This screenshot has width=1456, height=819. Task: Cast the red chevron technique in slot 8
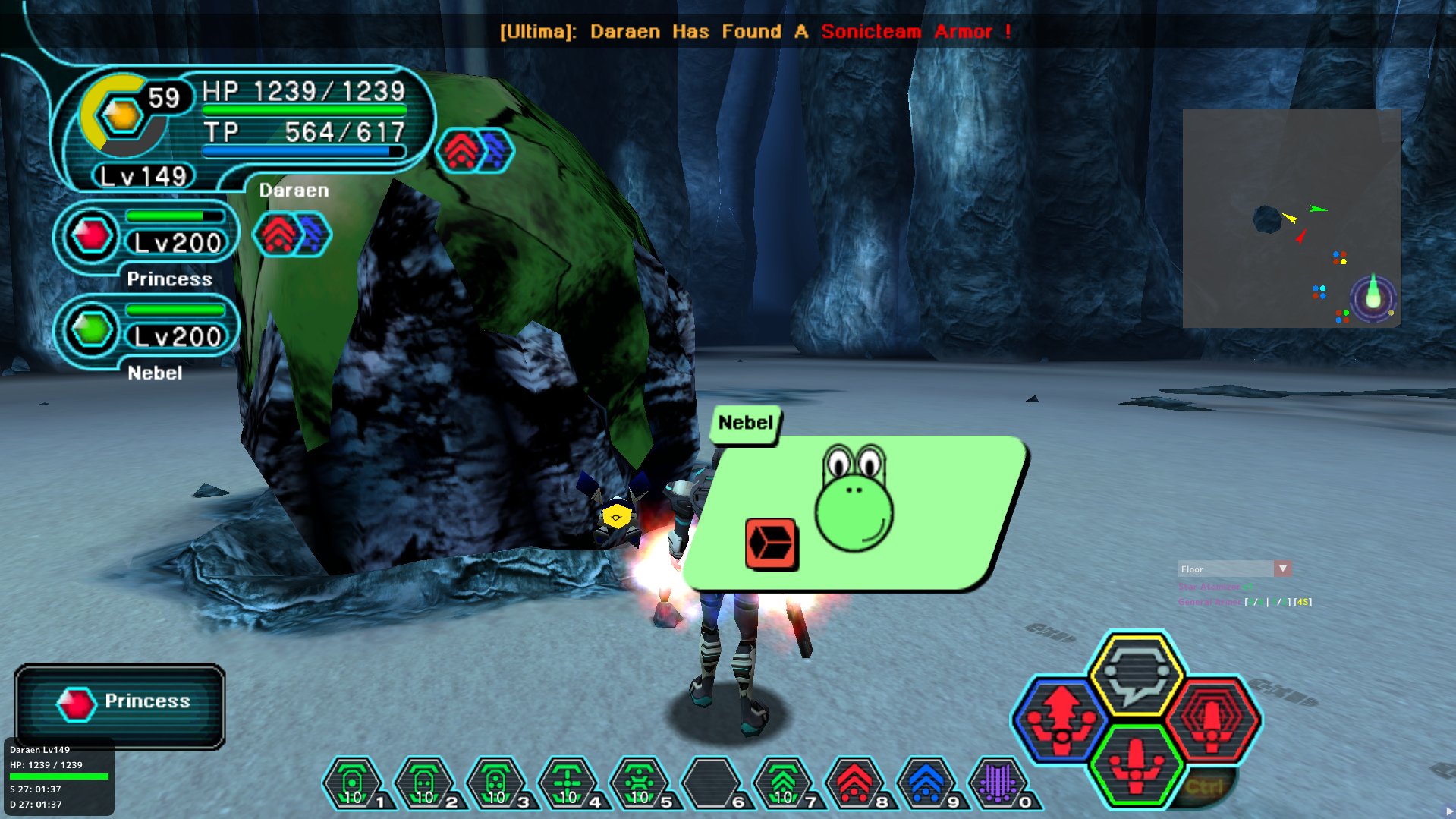click(x=854, y=783)
